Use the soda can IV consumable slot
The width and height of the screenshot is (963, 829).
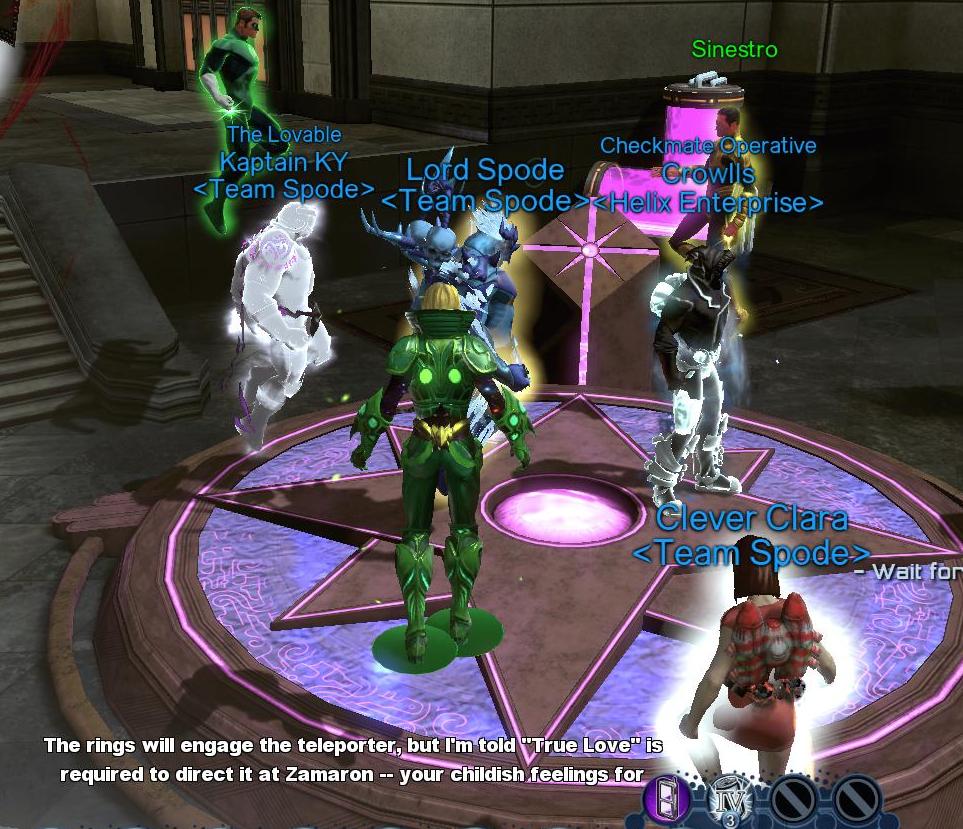click(x=730, y=798)
